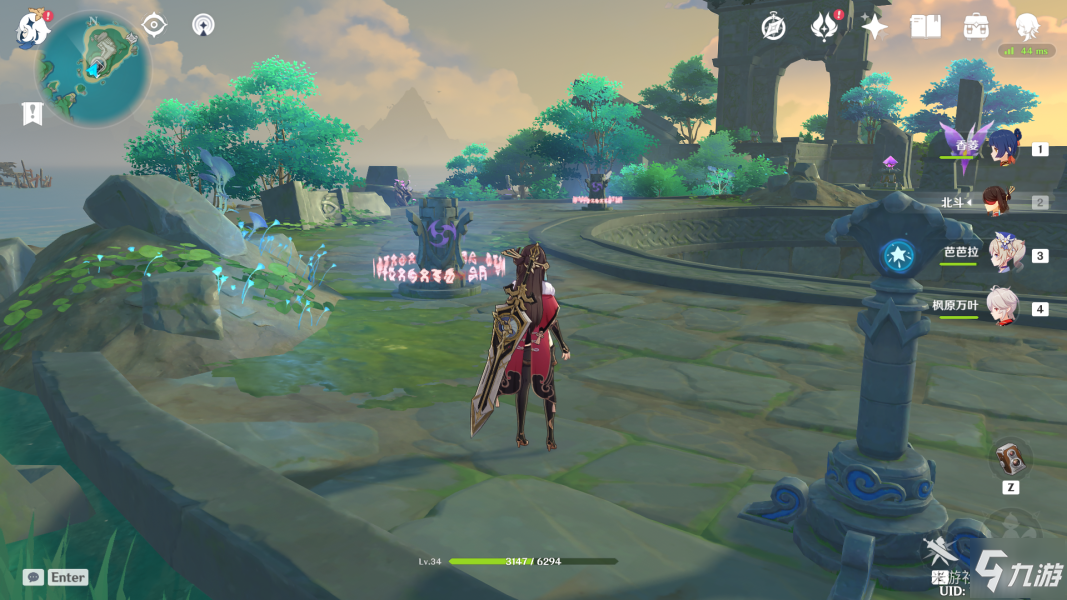Image resolution: width=1067 pixels, height=600 pixels.
Task: Click the eye-shaped icon beside the minimap
Action: point(154,25)
